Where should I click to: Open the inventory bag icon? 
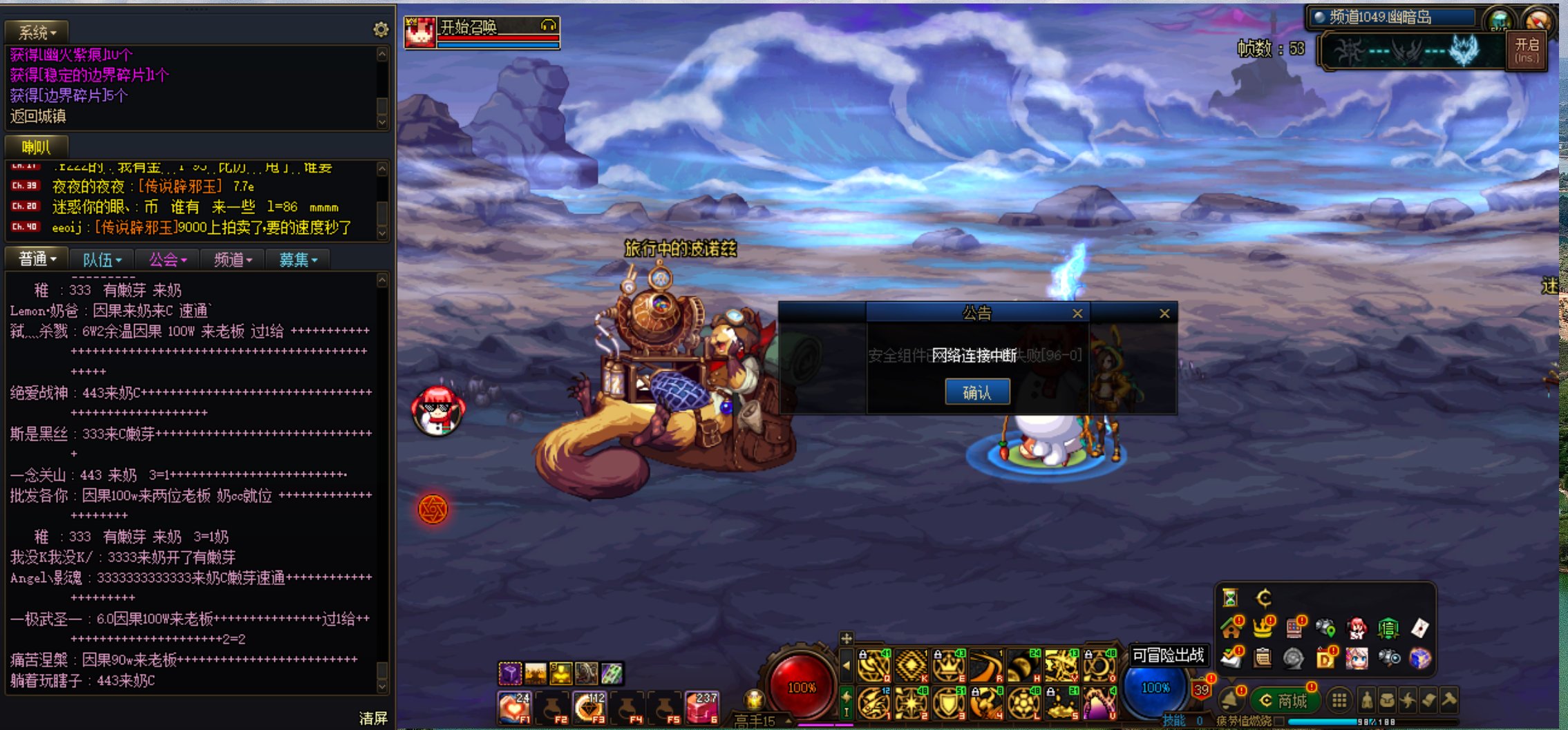1388,702
